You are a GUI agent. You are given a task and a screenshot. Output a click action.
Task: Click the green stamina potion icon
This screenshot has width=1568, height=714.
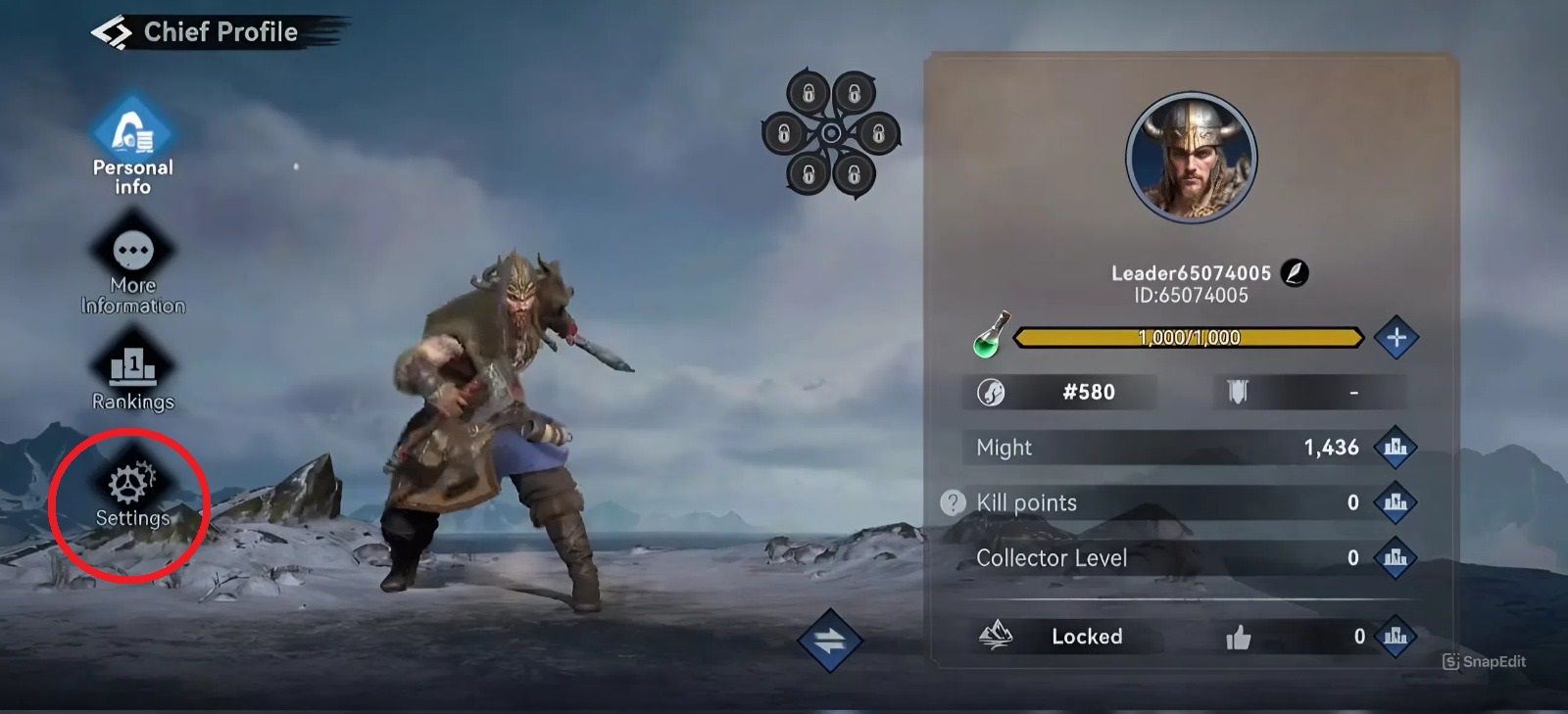(985, 337)
